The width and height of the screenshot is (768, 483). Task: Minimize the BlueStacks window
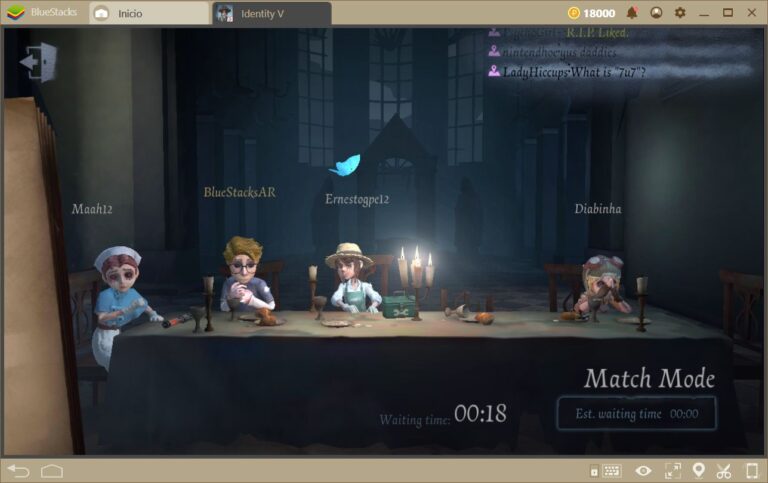pos(704,13)
